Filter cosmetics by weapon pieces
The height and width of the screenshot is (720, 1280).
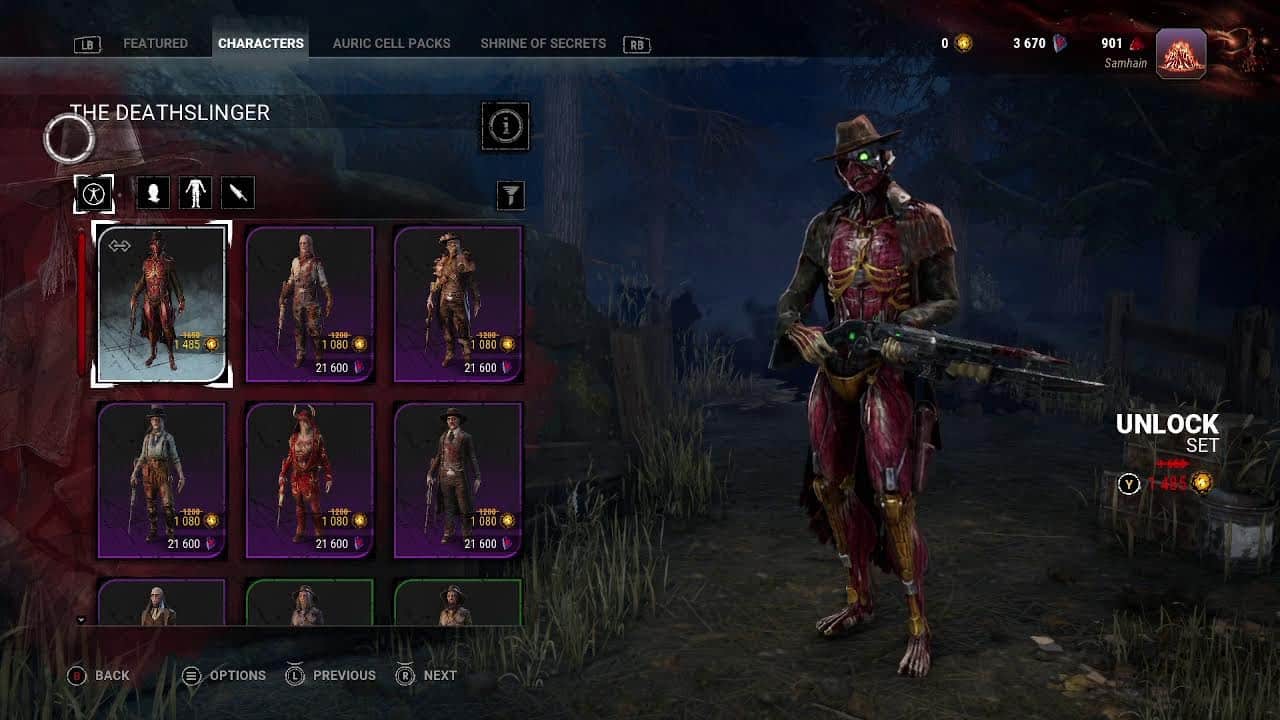238,193
